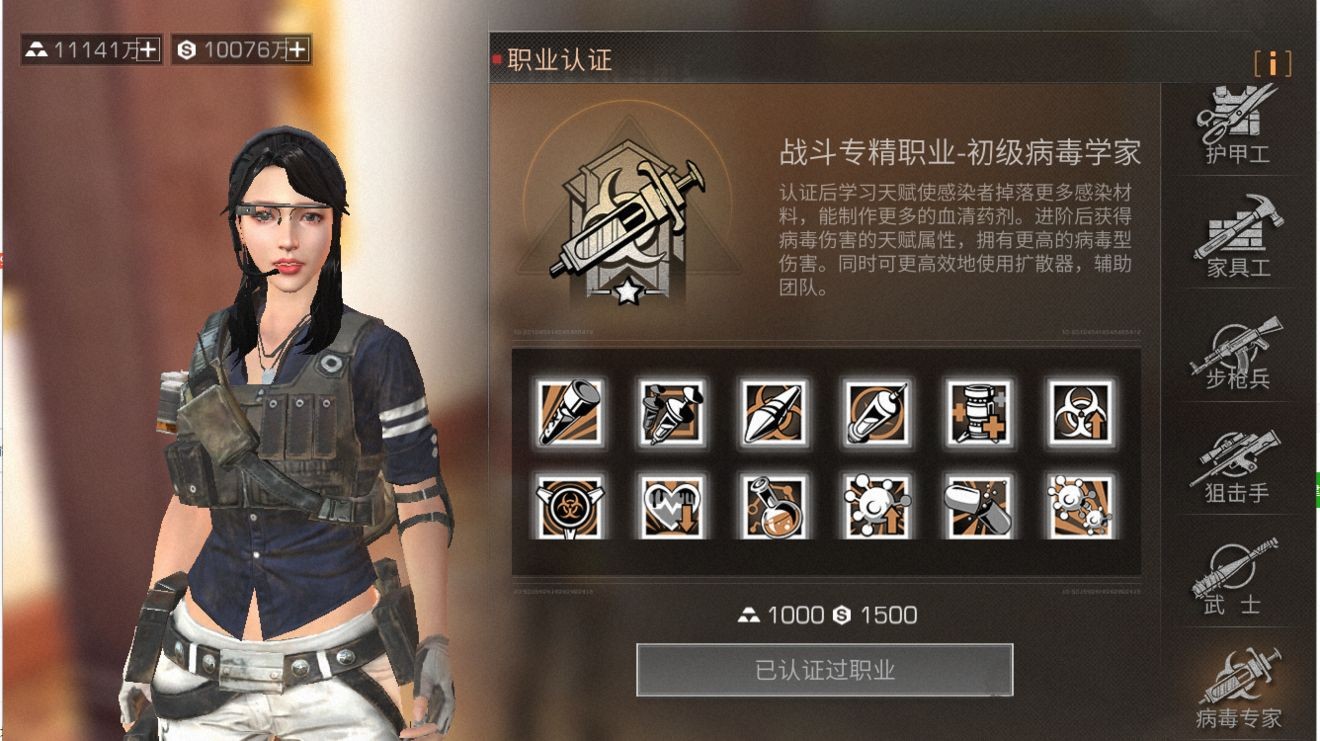This screenshot has height=741, width=1320.
Task: Select the 武士 warrior profession
Action: pyautogui.click(x=1235, y=580)
